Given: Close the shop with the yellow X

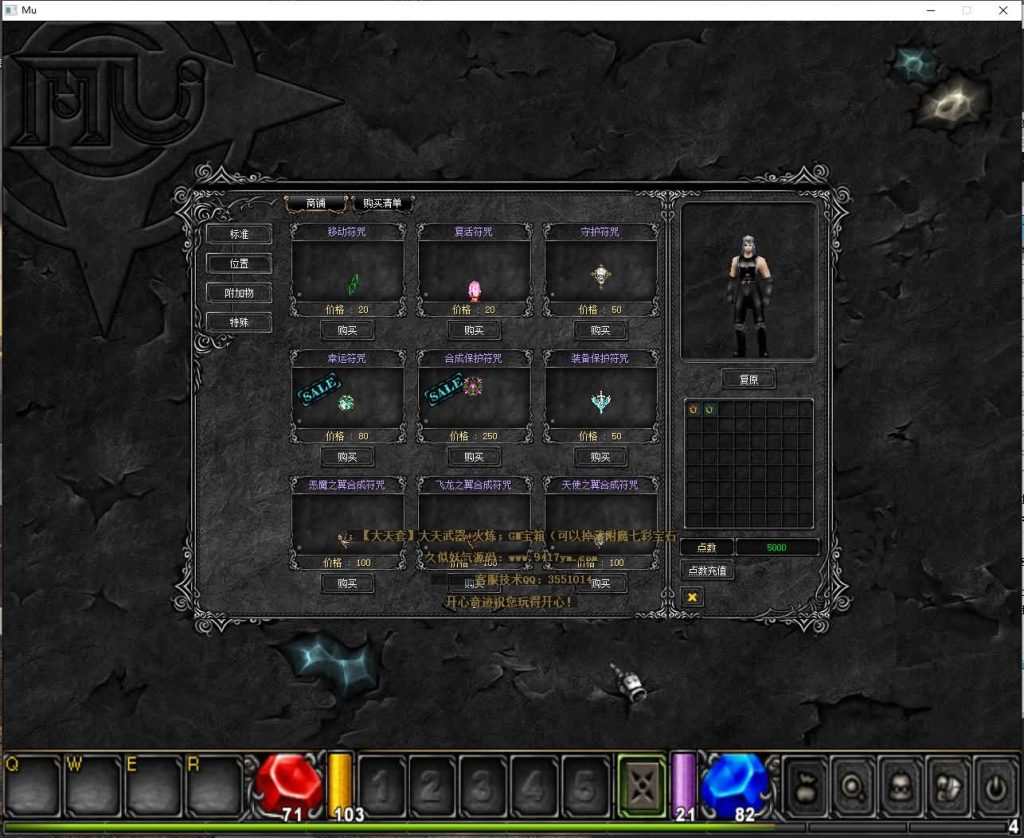Looking at the screenshot, I should 692,596.
